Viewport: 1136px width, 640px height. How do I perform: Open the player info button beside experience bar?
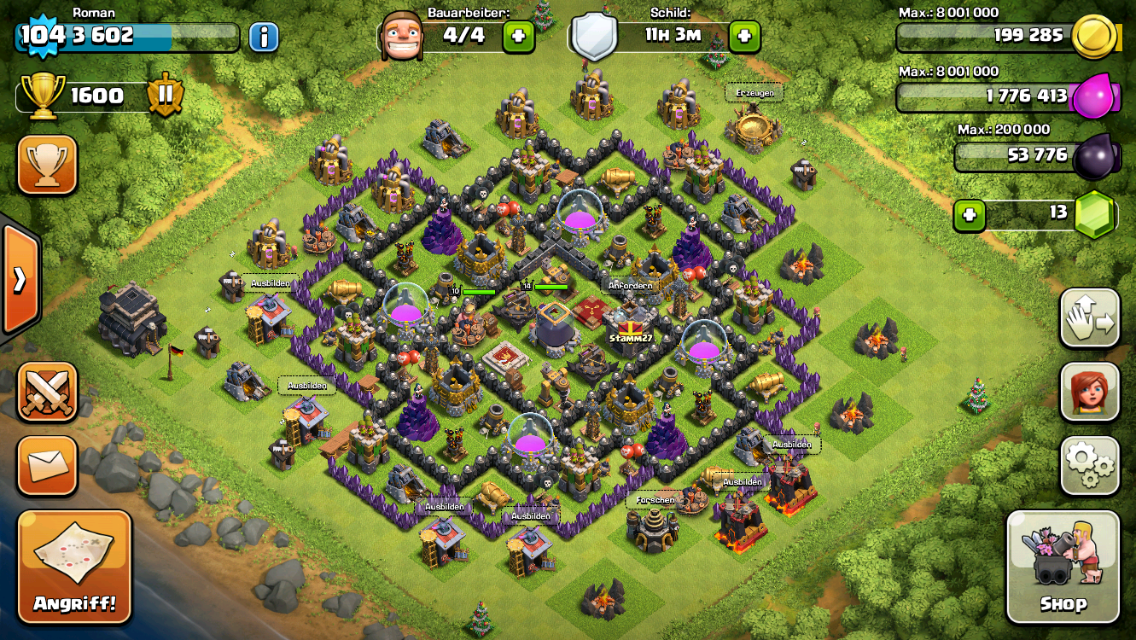[263, 38]
